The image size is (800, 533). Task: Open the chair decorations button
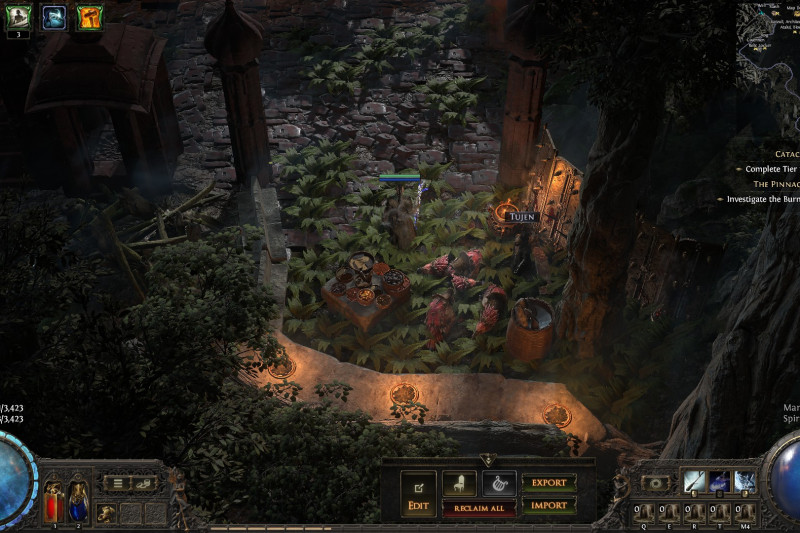459,484
